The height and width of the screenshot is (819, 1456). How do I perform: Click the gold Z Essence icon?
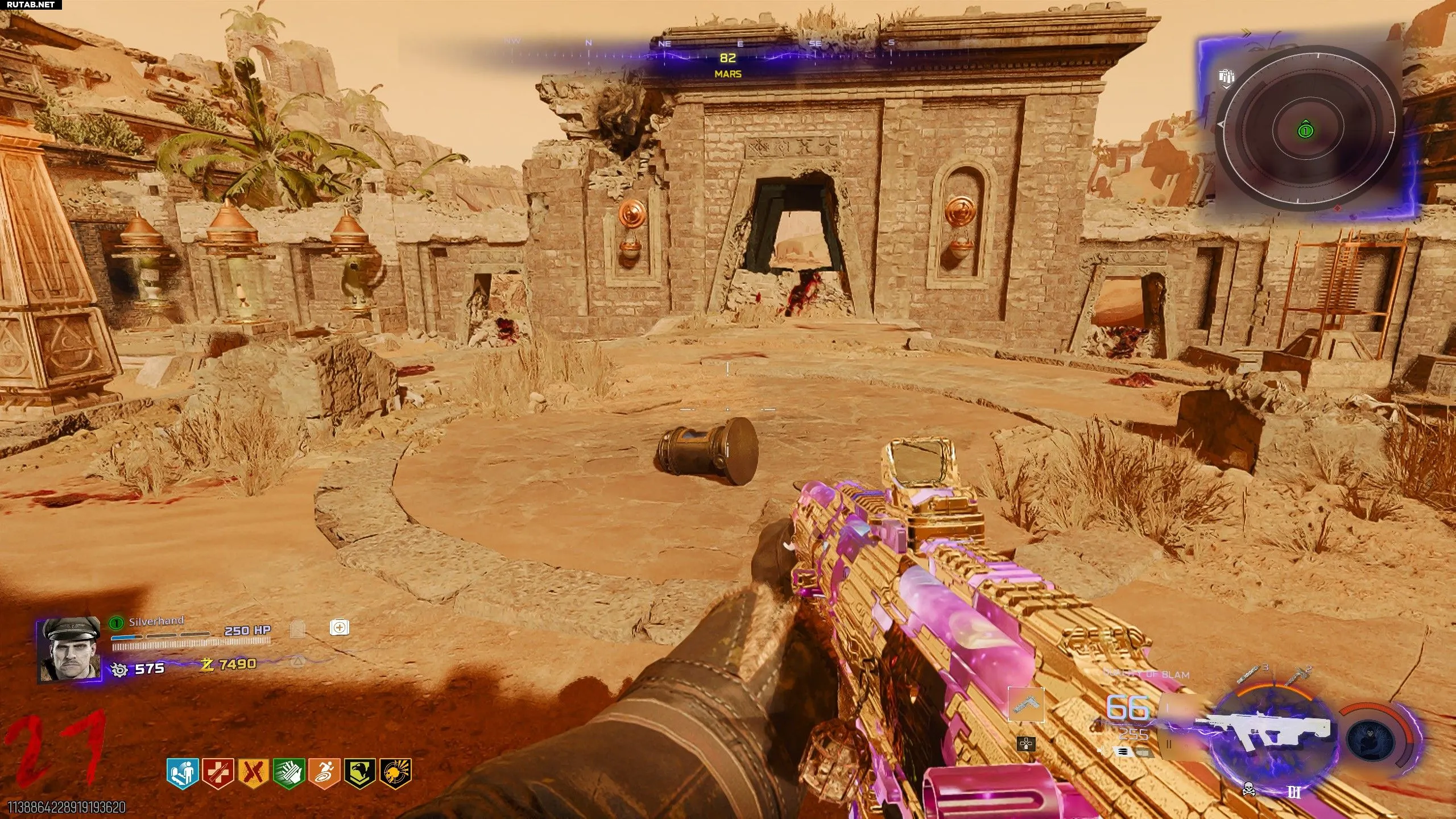click(x=208, y=664)
